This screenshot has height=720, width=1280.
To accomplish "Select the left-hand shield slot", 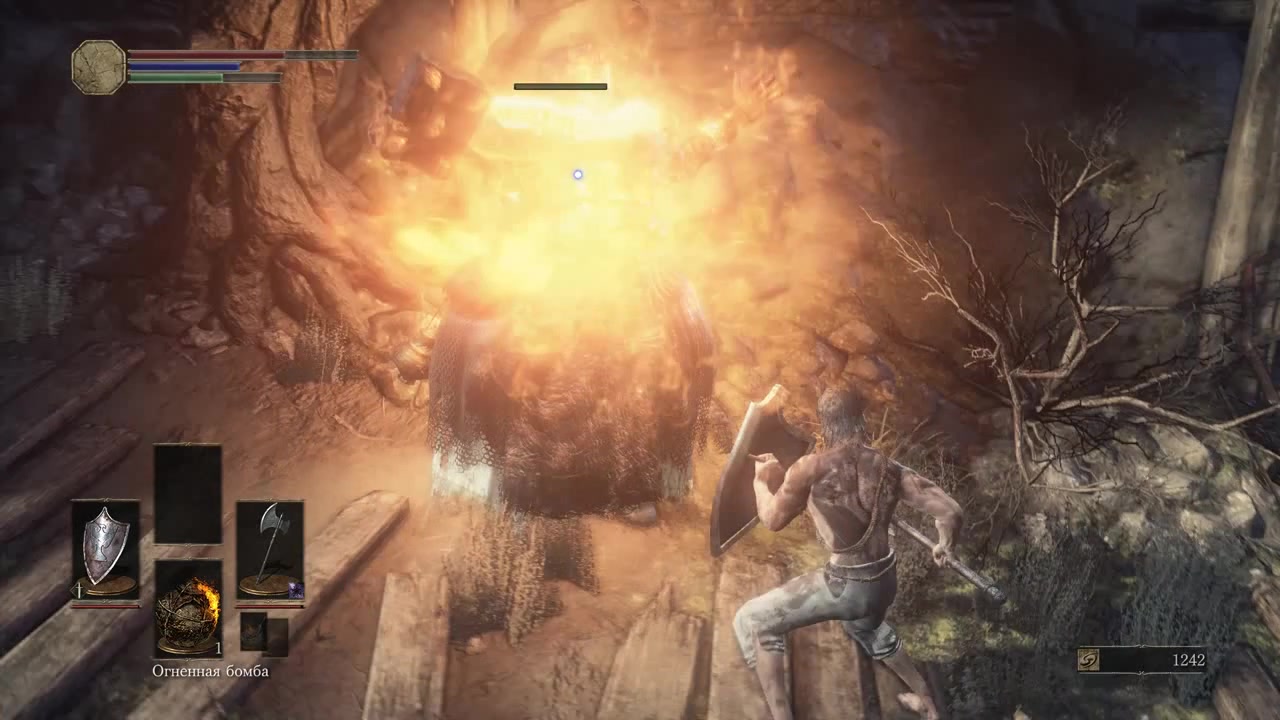I will (x=106, y=549).
